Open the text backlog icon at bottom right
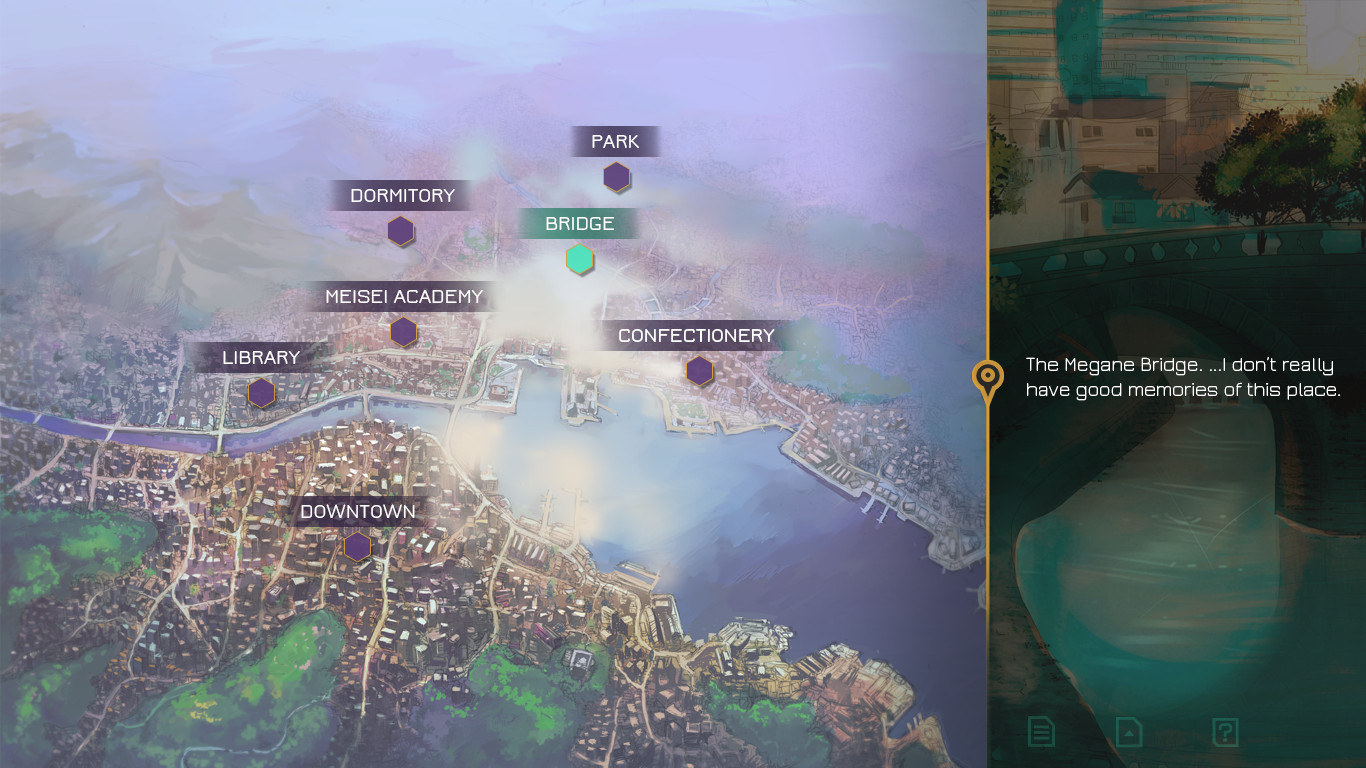1366x768 pixels. tap(1039, 732)
